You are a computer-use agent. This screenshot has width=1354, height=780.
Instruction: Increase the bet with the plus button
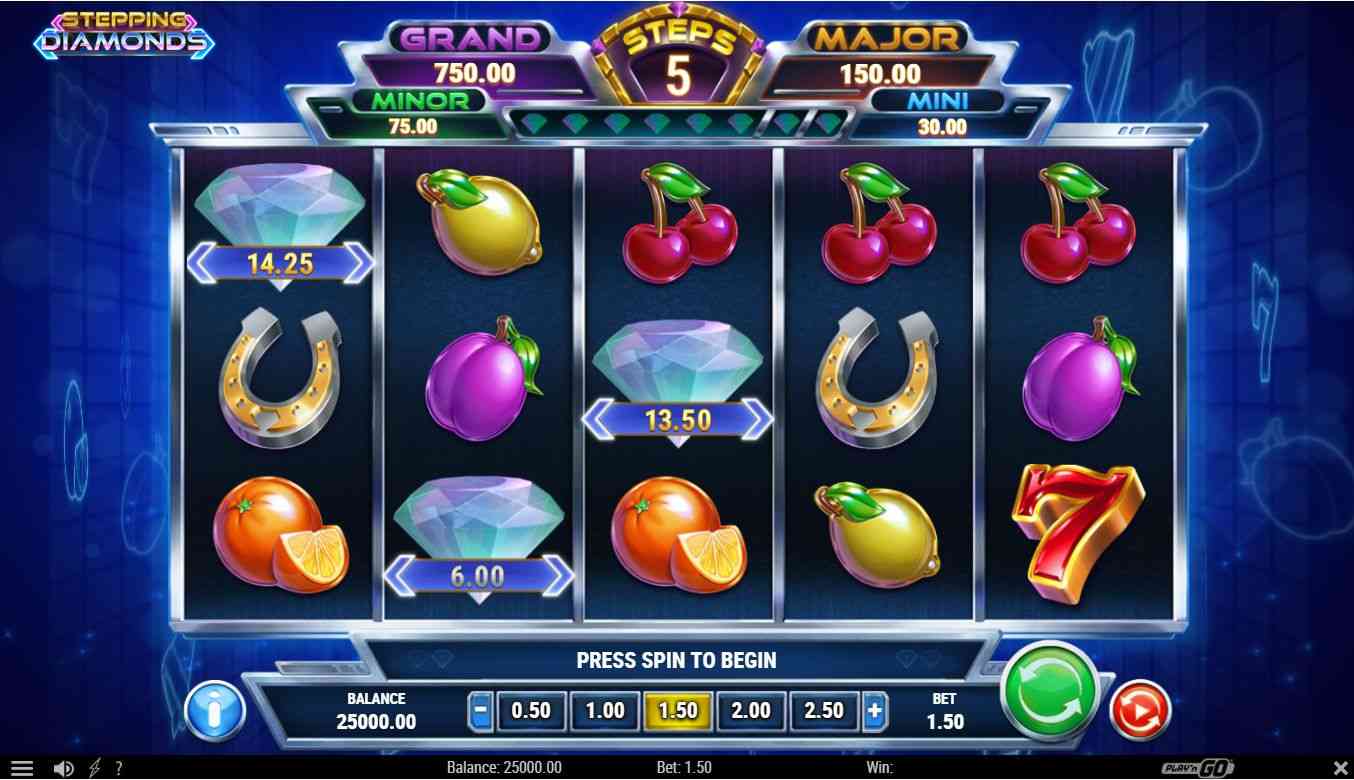(875, 711)
